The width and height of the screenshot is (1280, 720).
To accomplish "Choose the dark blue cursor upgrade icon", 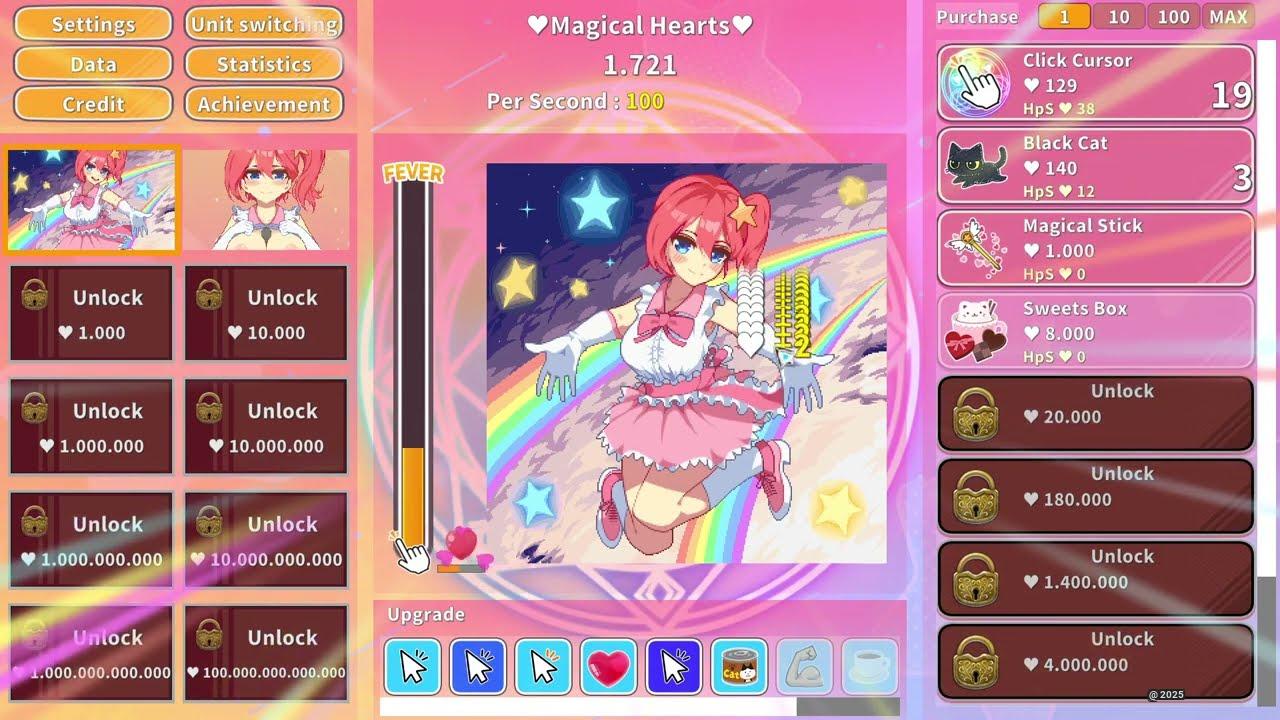I will (x=676, y=666).
